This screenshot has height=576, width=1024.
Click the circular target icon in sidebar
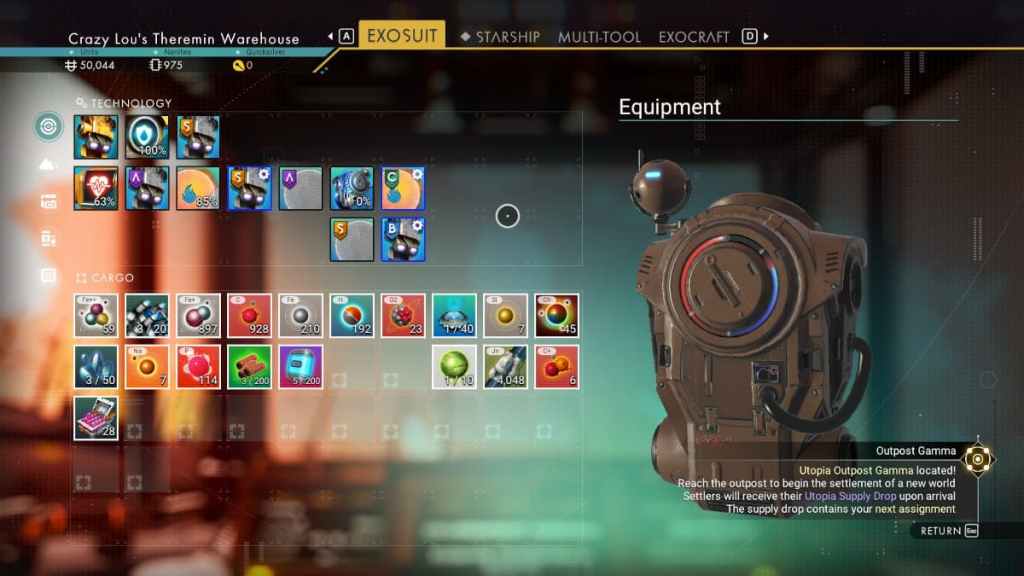point(48,127)
